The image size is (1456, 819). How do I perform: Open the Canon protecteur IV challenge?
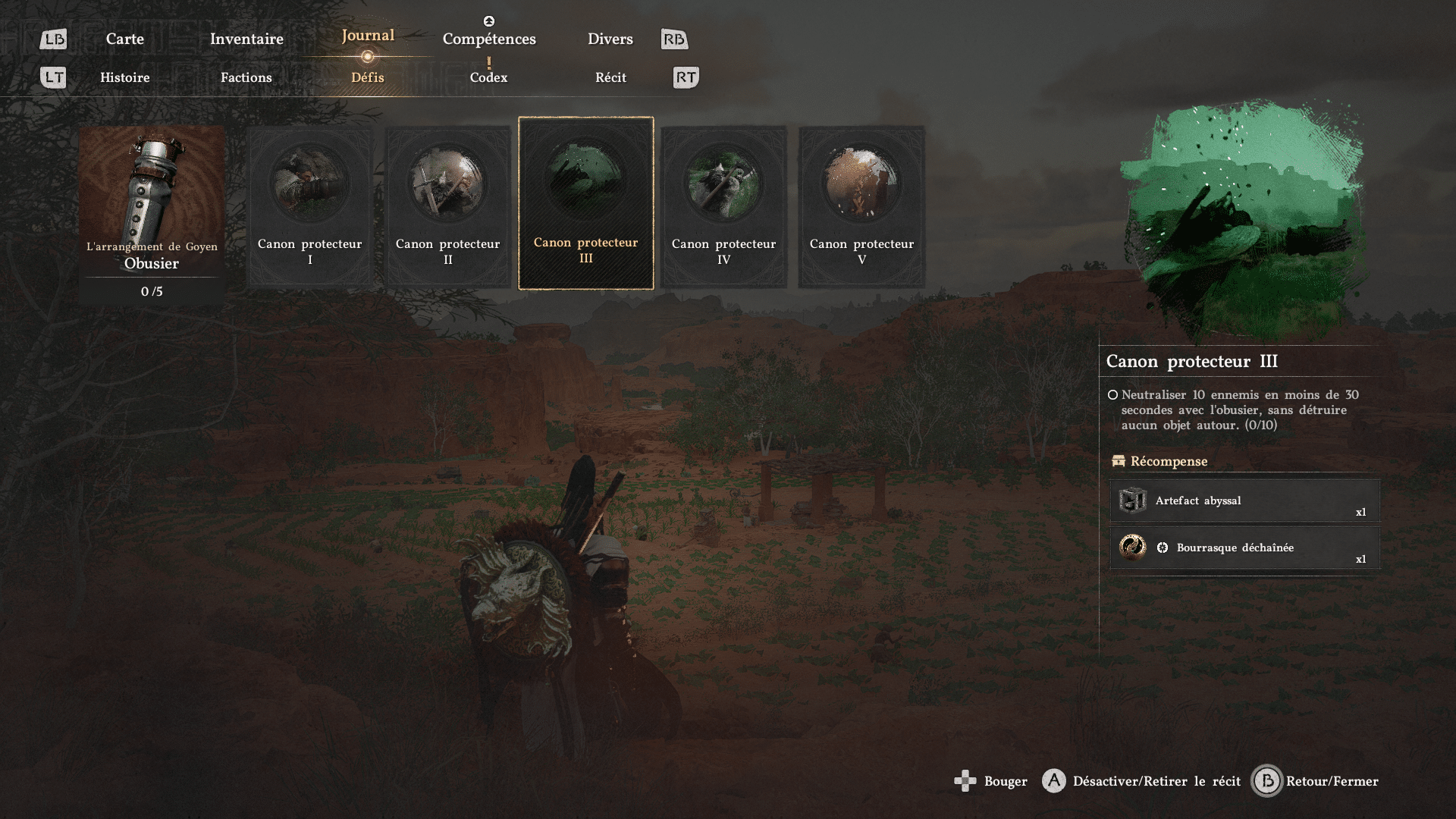pos(723,206)
